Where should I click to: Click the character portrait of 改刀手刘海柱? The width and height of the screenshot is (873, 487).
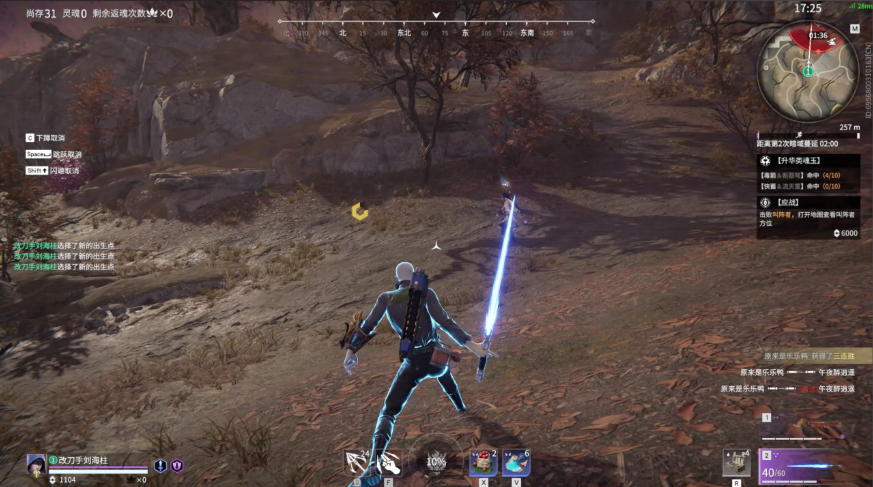coord(36,464)
